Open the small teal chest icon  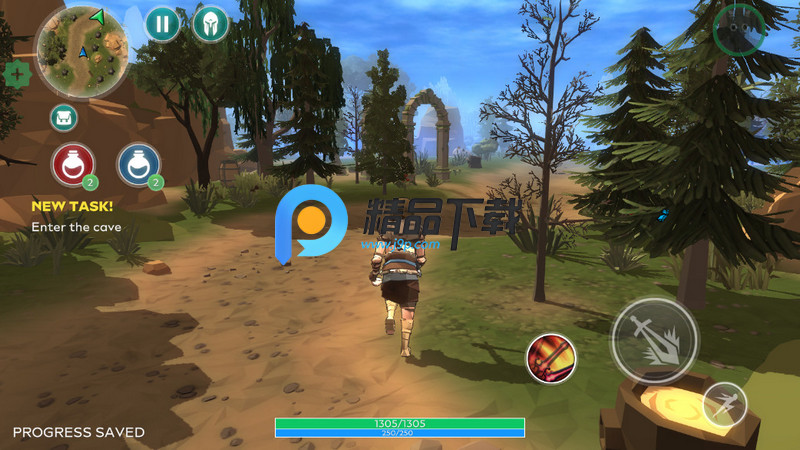pyautogui.click(x=65, y=118)
